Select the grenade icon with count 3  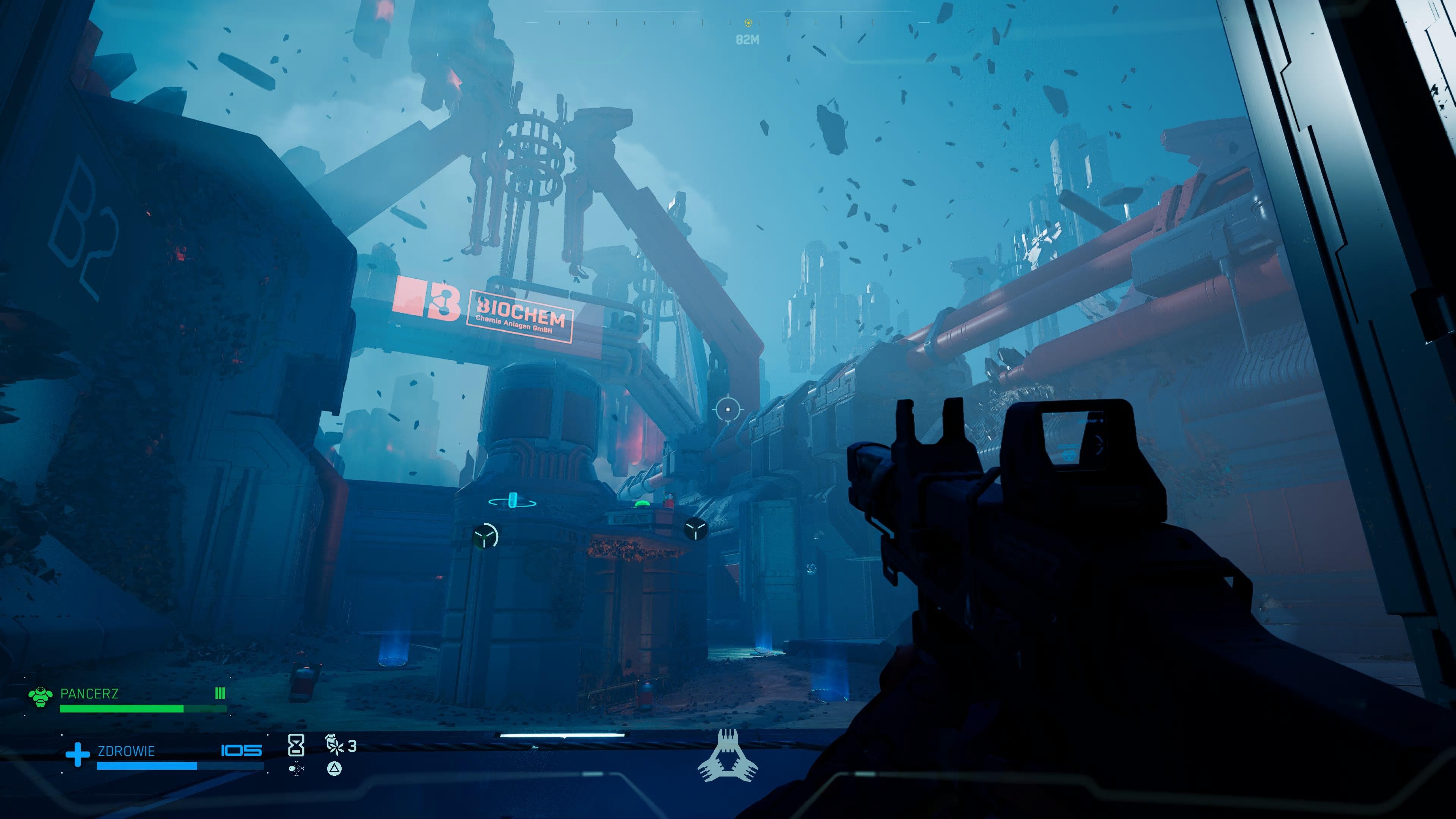(x=335, y=744)
